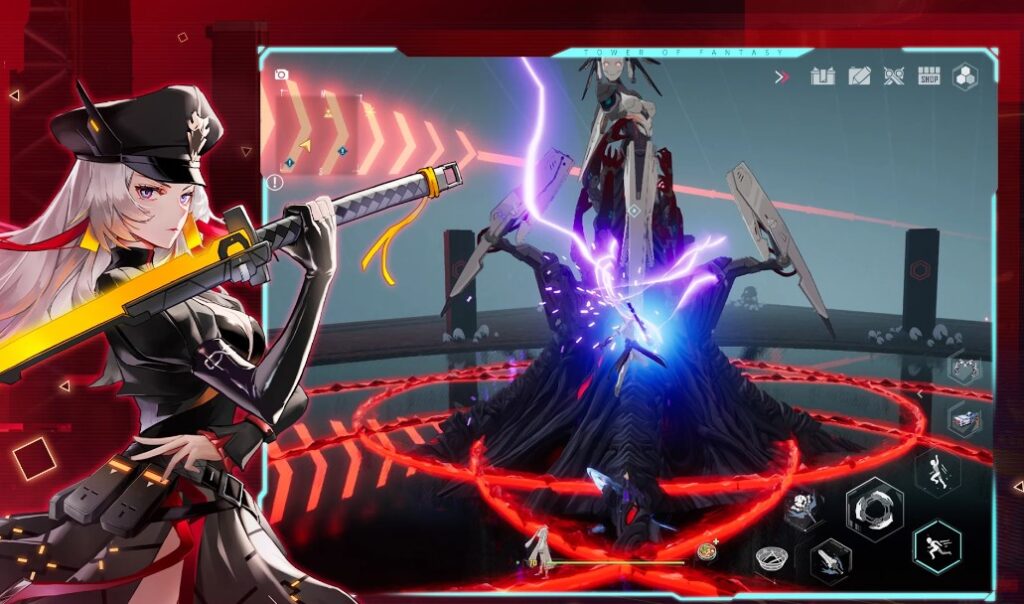The image size is (1024, 604).
Task: Use the food bowl quick item
Action: coord(708,551)
